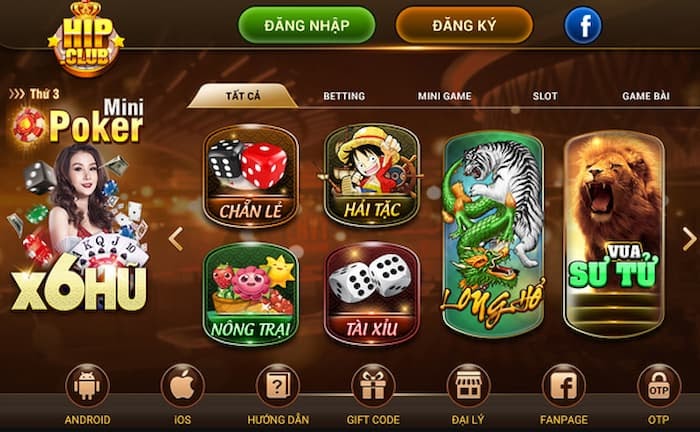
Task: Show previous games with the left arrow
Action: [176, 238]
